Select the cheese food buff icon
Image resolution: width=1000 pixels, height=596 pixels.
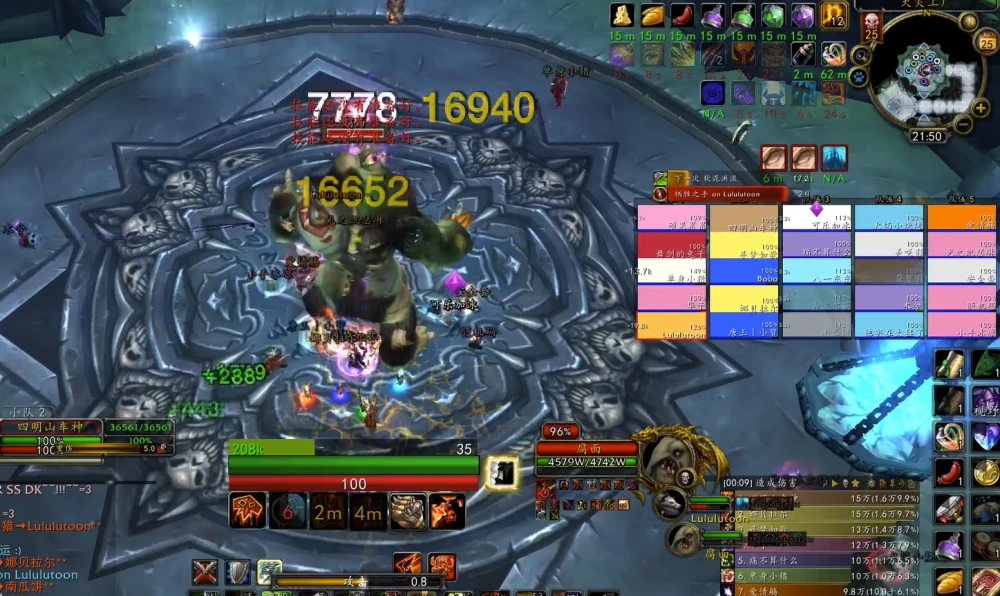[622, 15]
